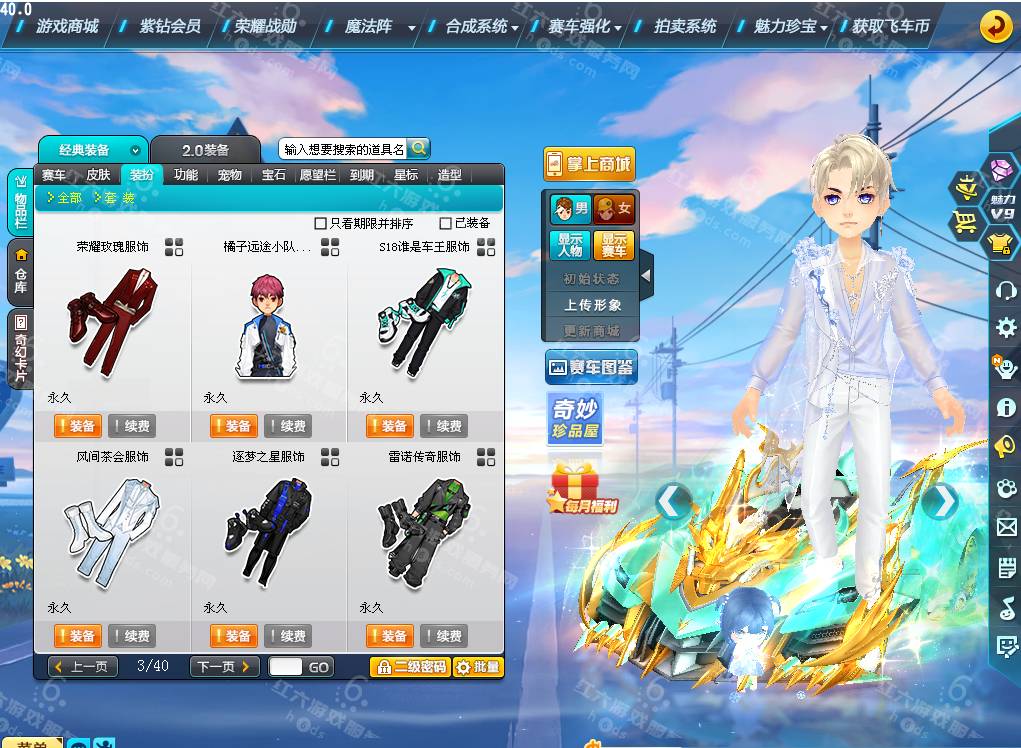1021x748 pixels.
Task: Select the 荣耀玫瑰服饰 red outfit item
Action: 111,320
